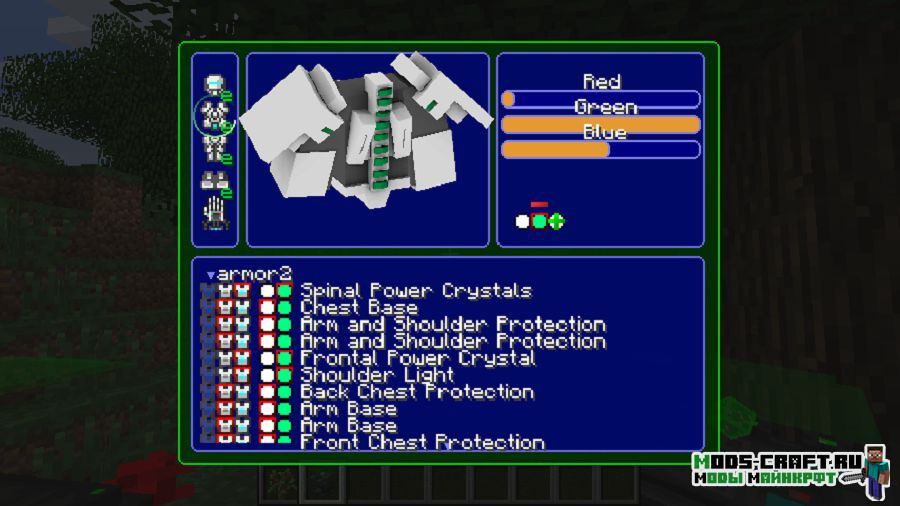
Task: Choose the leggings armor piece icon
Action: pos(213,149)
